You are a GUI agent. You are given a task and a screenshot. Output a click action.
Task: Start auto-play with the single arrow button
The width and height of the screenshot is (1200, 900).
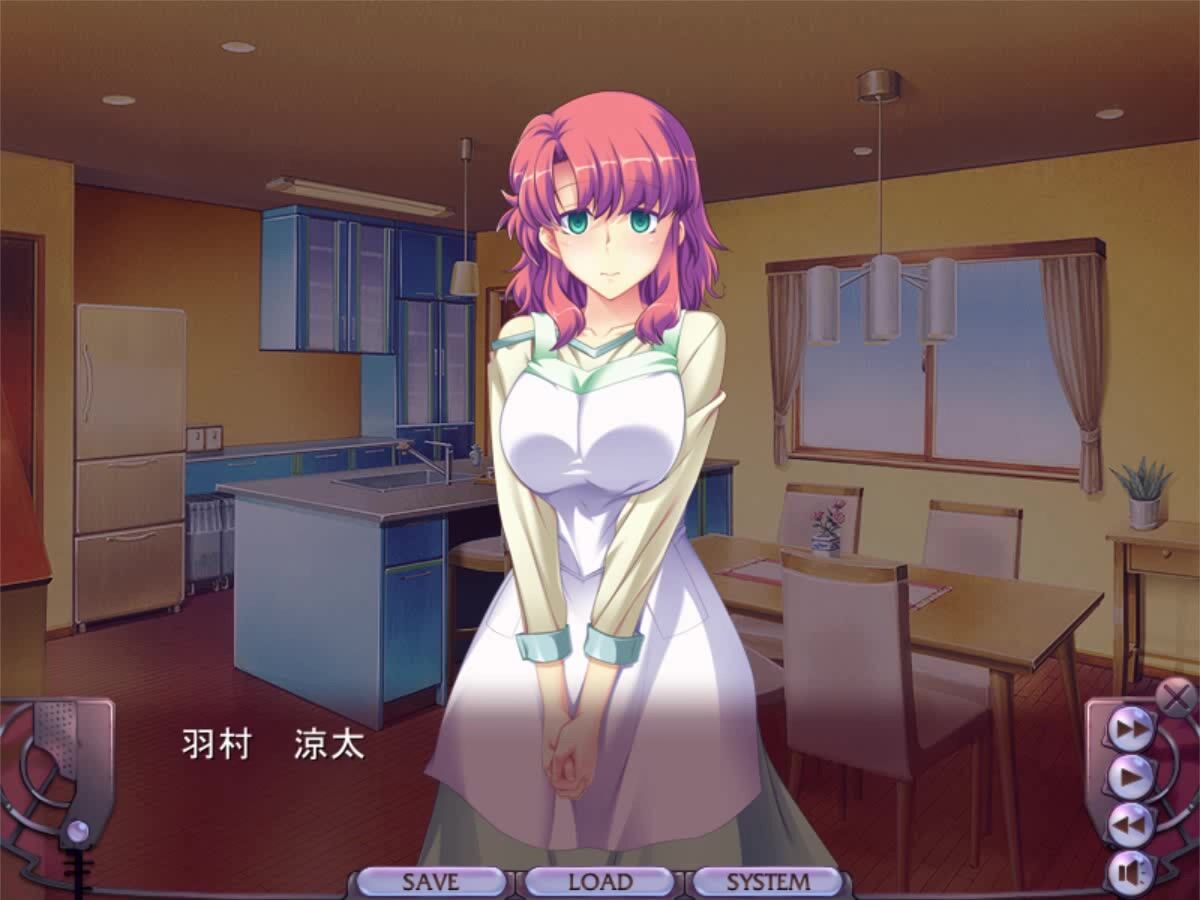(1132, 777)
